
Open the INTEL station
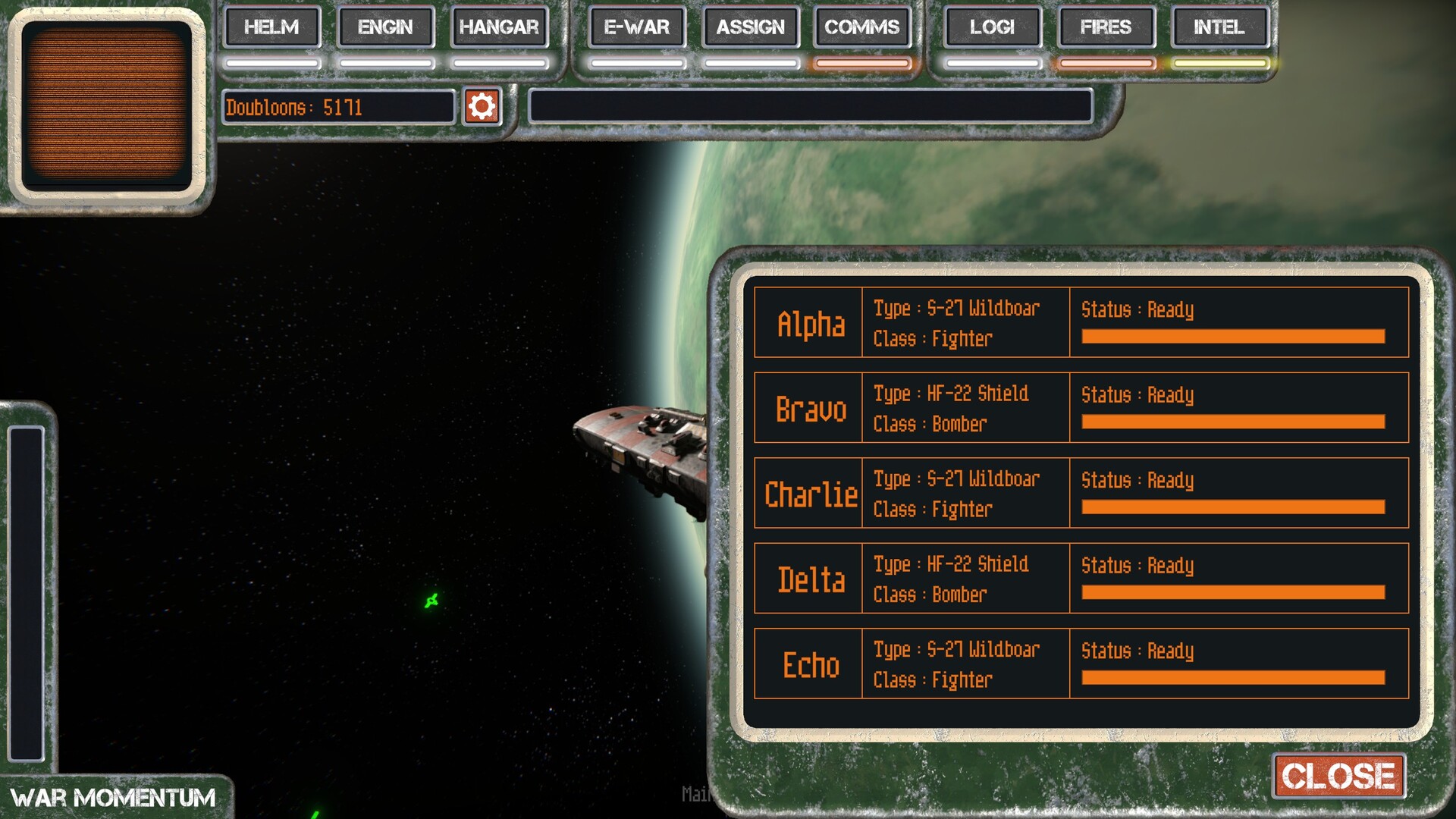click(1219, 27)
